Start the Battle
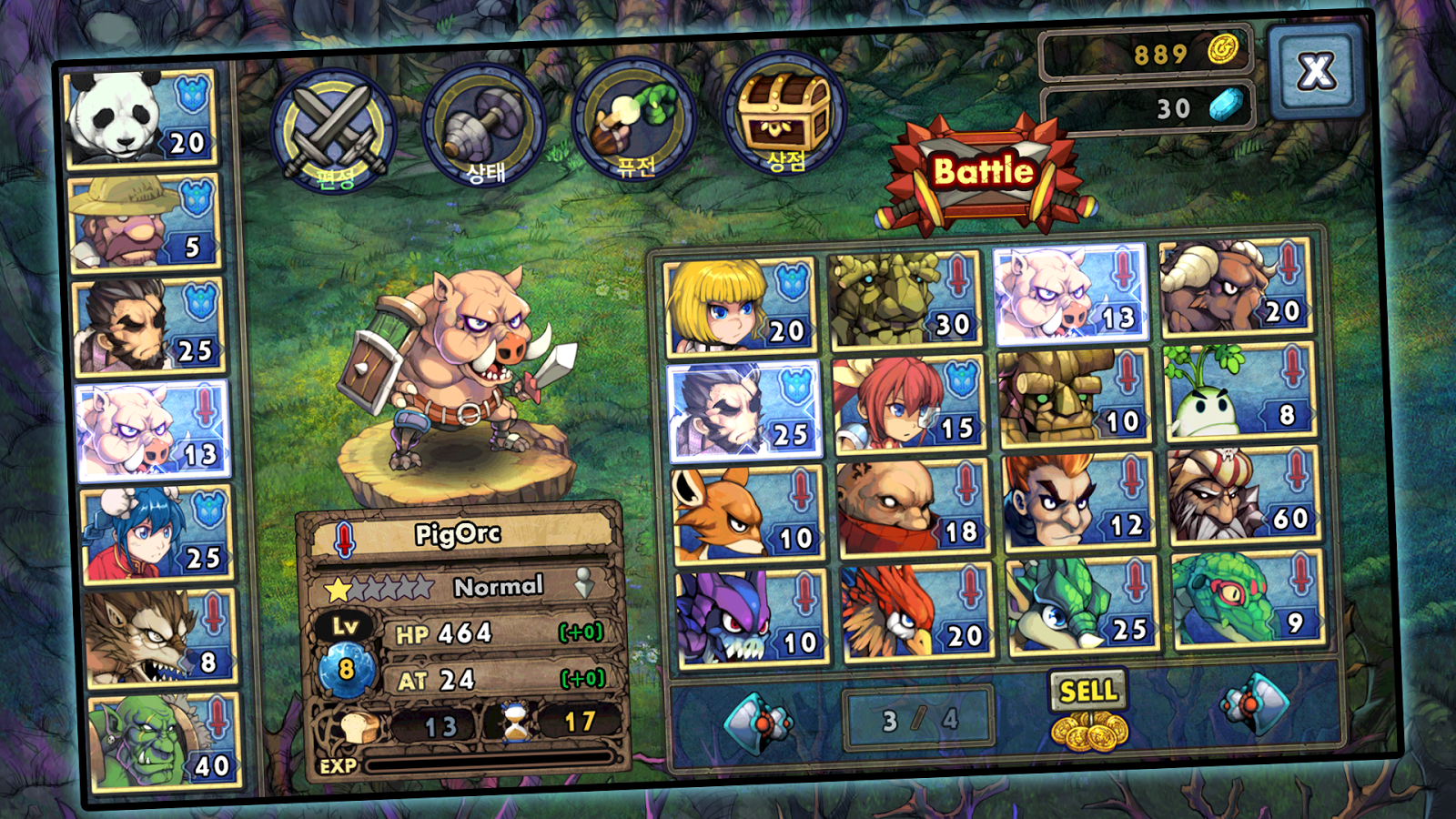Screen dimensions: 1456x819 [x=985, y=173]
